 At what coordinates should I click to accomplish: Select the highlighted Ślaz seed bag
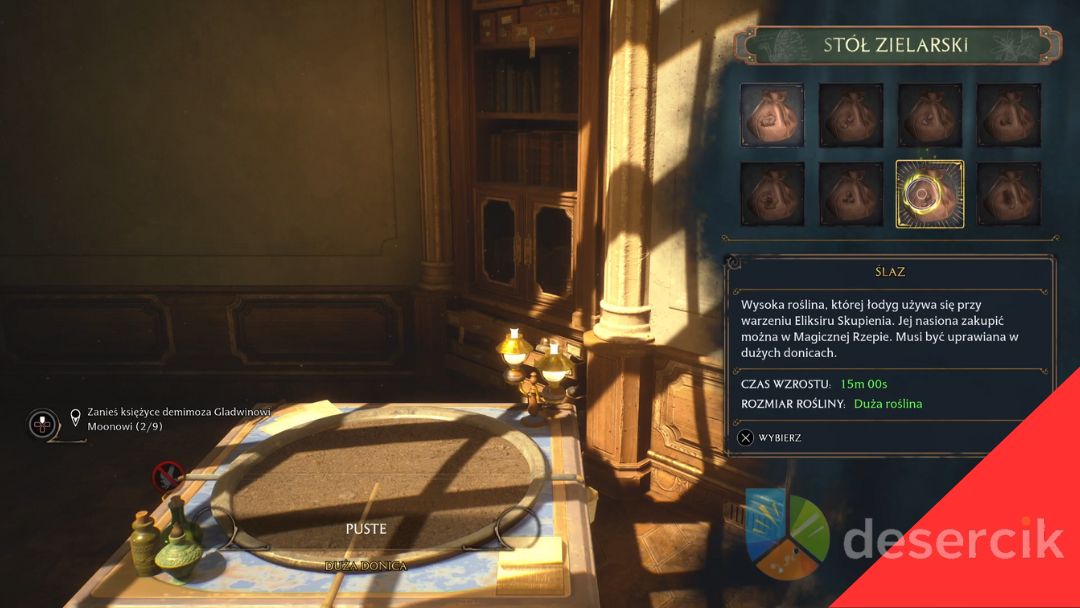tap(929, 194)
